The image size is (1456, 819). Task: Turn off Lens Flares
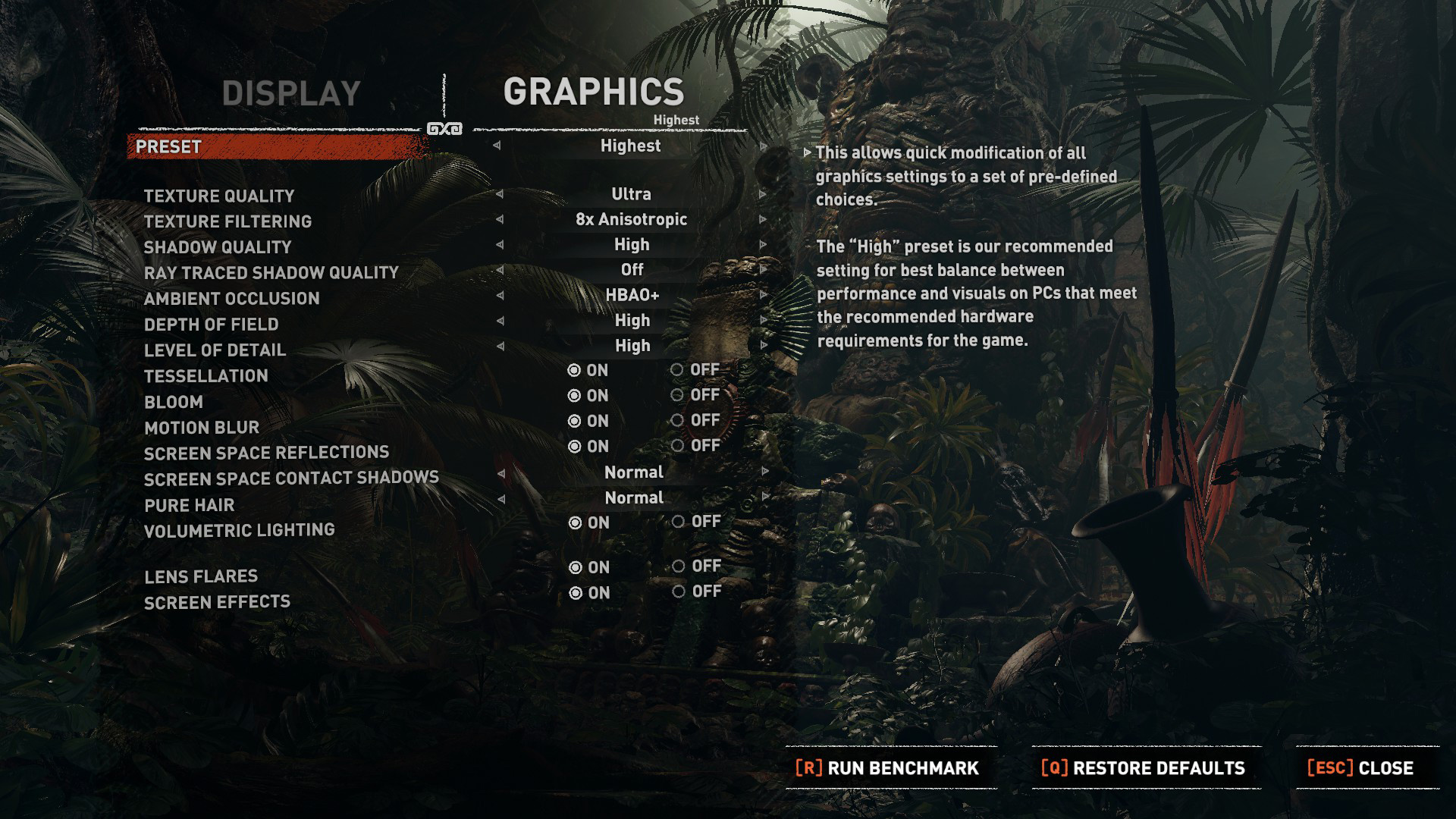tap(679, 566)
